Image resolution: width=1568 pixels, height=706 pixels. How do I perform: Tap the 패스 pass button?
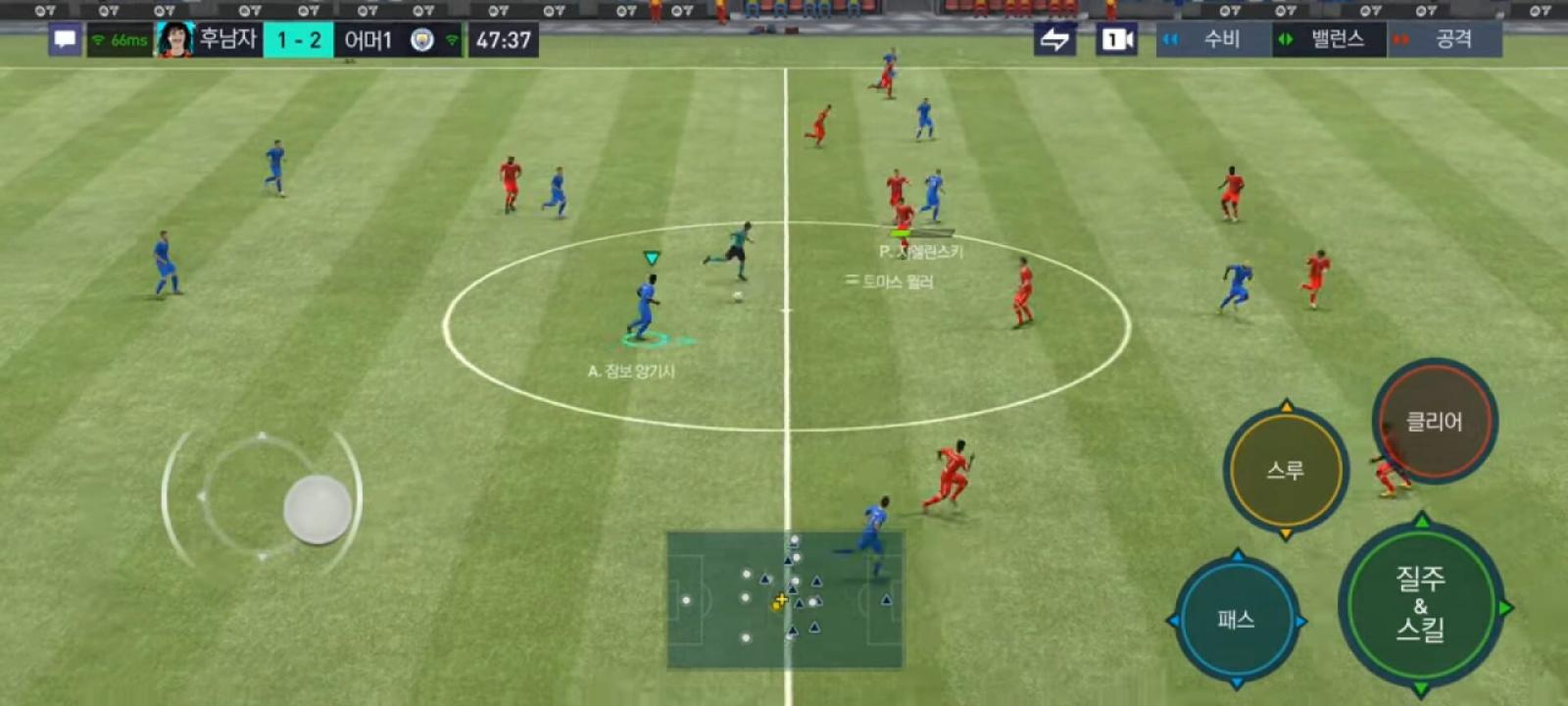point(1236,619)
